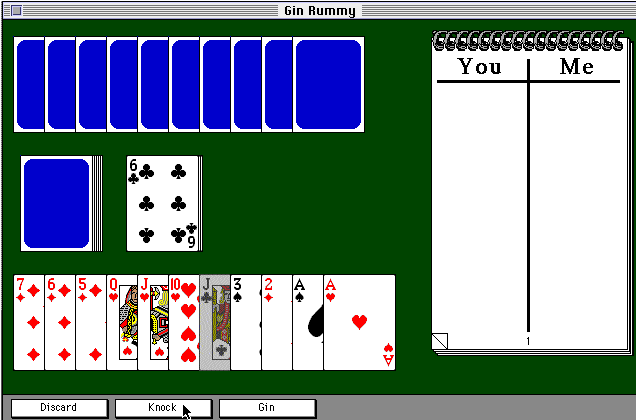Draw from the face-down stock pile

57,202
